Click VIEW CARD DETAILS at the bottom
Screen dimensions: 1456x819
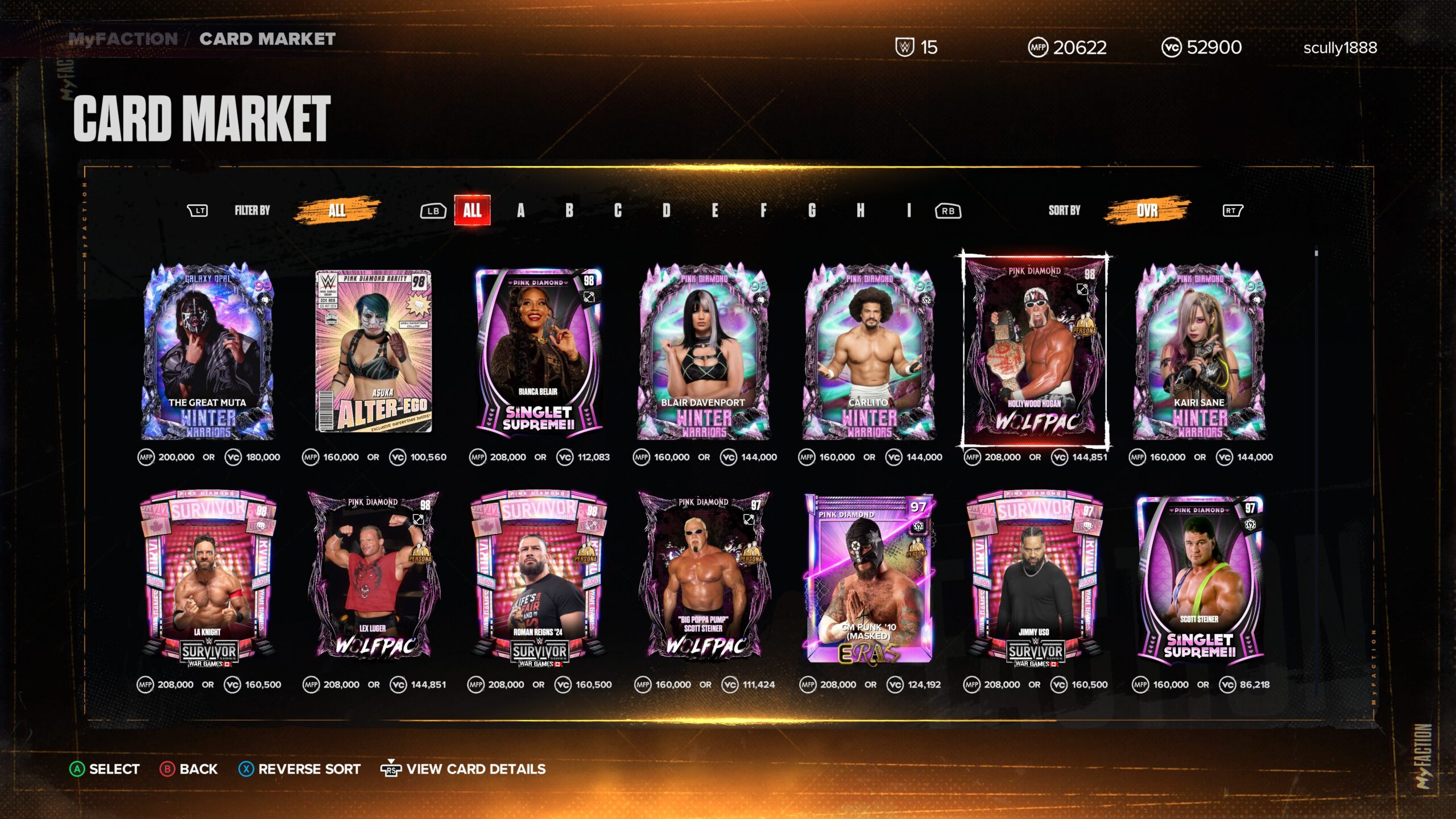tap(475, 769)
